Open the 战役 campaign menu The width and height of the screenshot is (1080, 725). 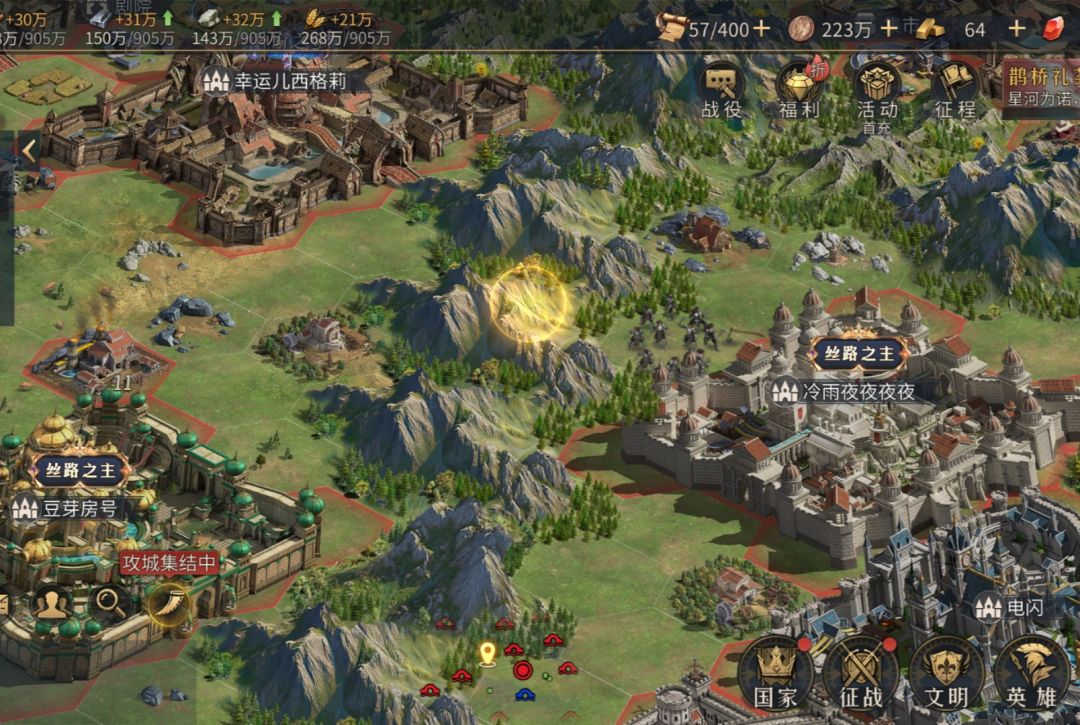720,90
